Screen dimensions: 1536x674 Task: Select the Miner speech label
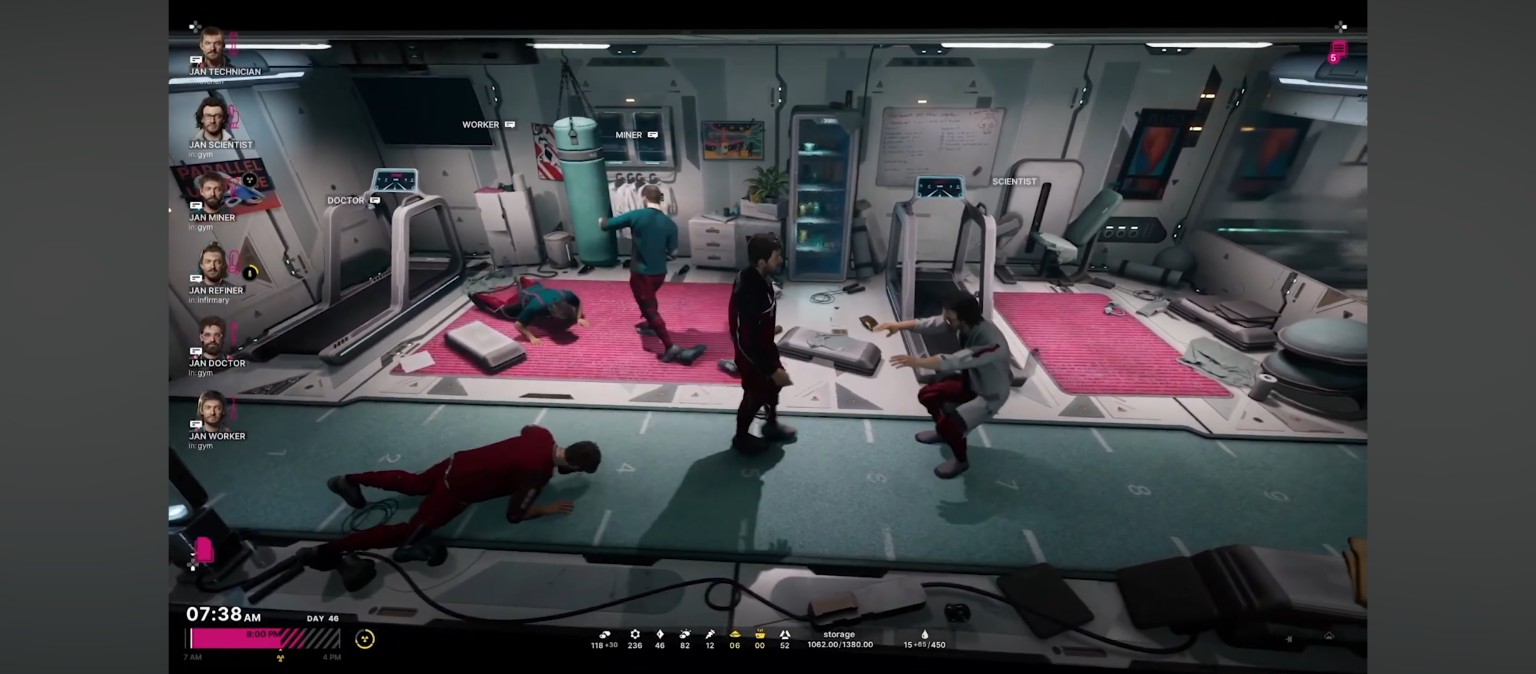click(x=636, y=135)
